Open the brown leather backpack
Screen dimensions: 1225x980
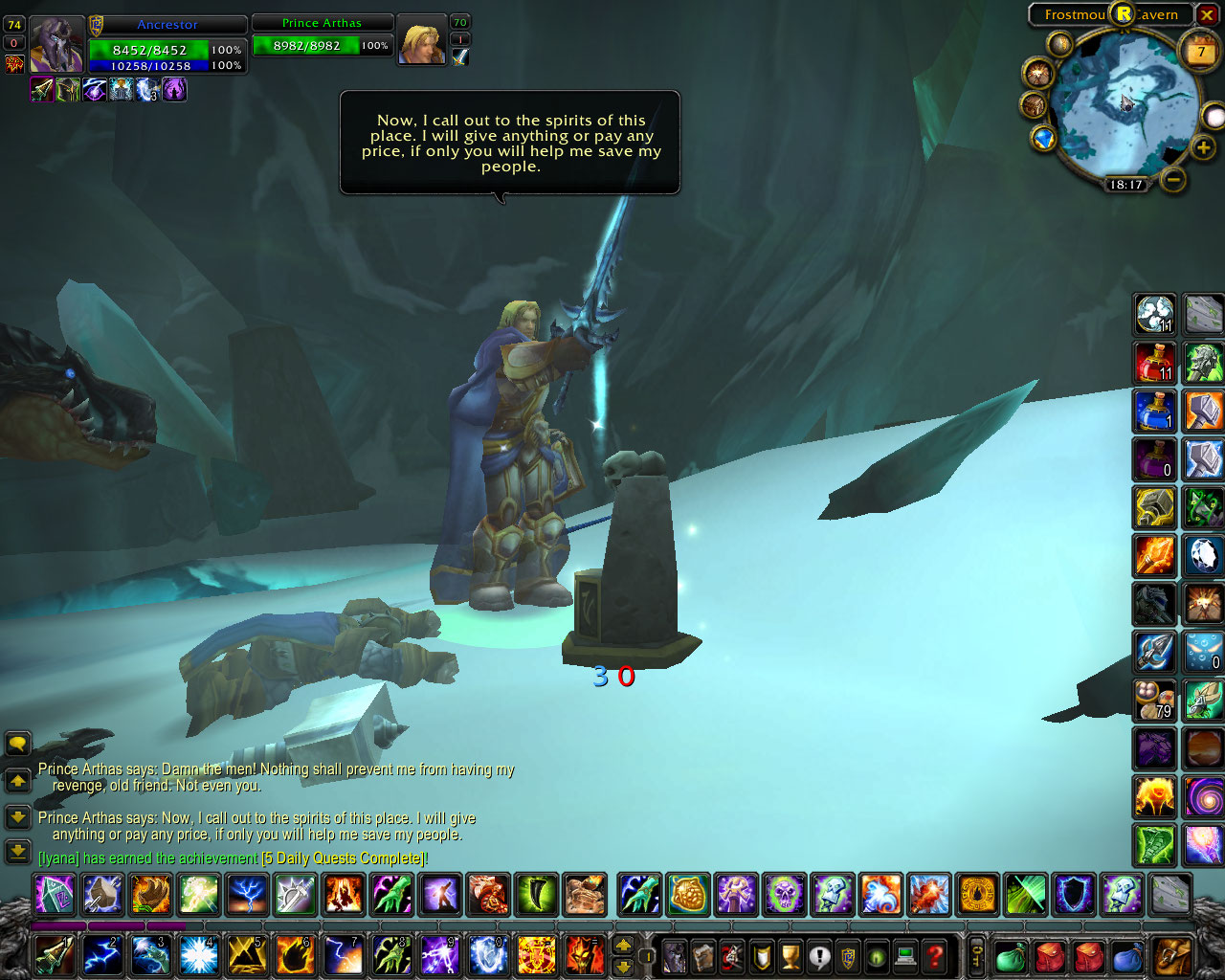(x=1171, y=956)
